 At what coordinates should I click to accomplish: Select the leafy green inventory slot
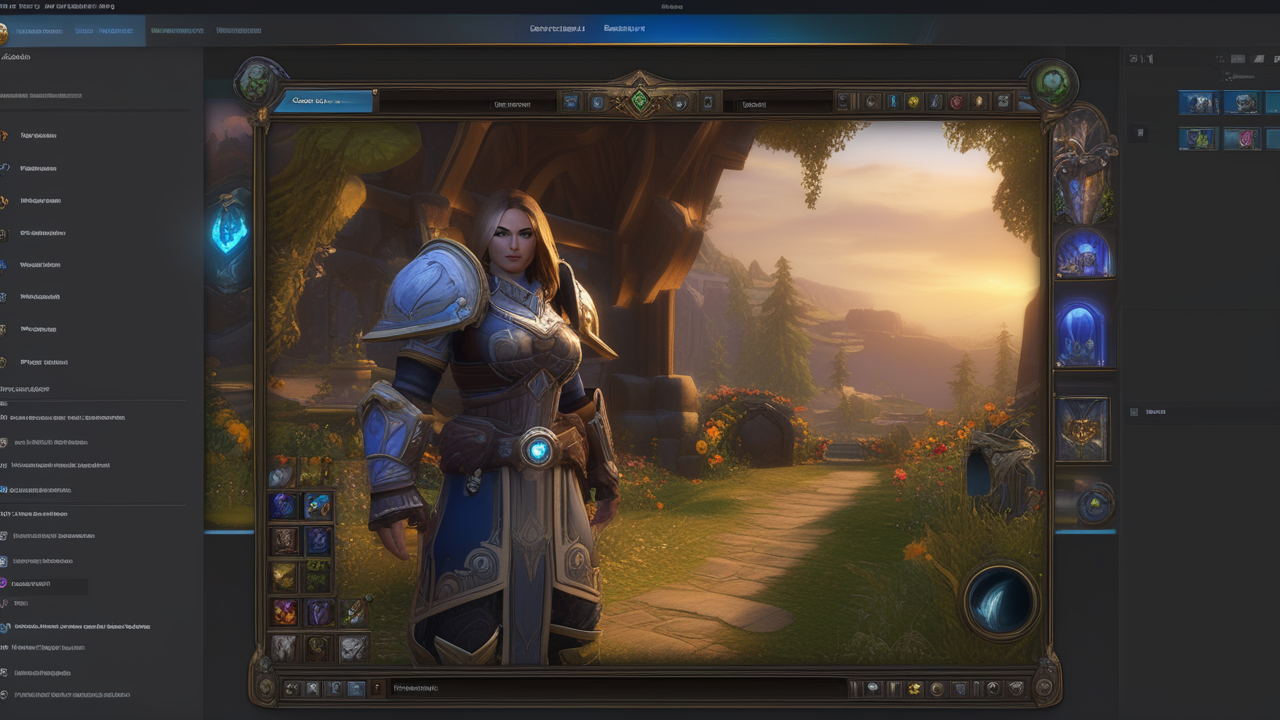(x=318, y=576)
